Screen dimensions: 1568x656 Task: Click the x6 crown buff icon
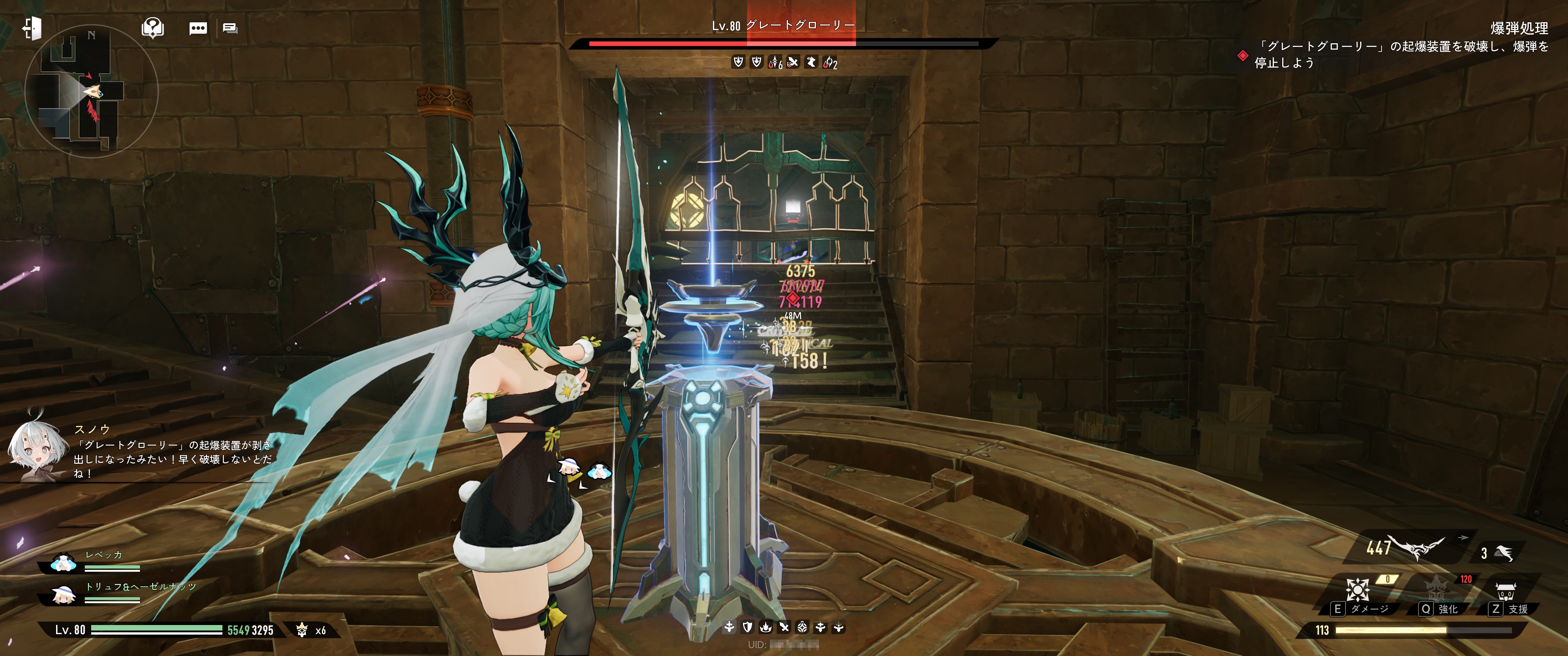coord(302,630)
